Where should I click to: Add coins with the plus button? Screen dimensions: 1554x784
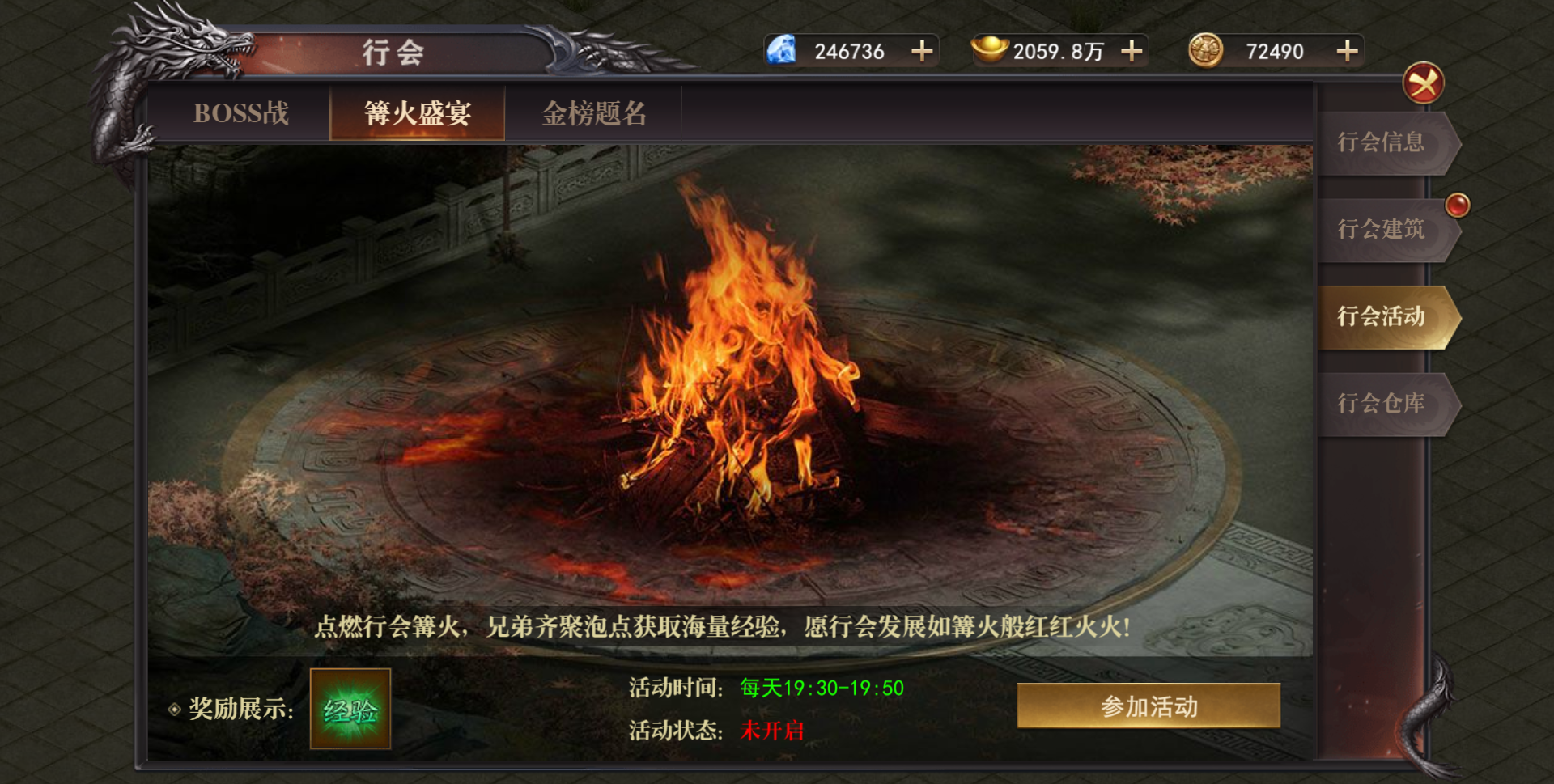(x=1347, y=52)
